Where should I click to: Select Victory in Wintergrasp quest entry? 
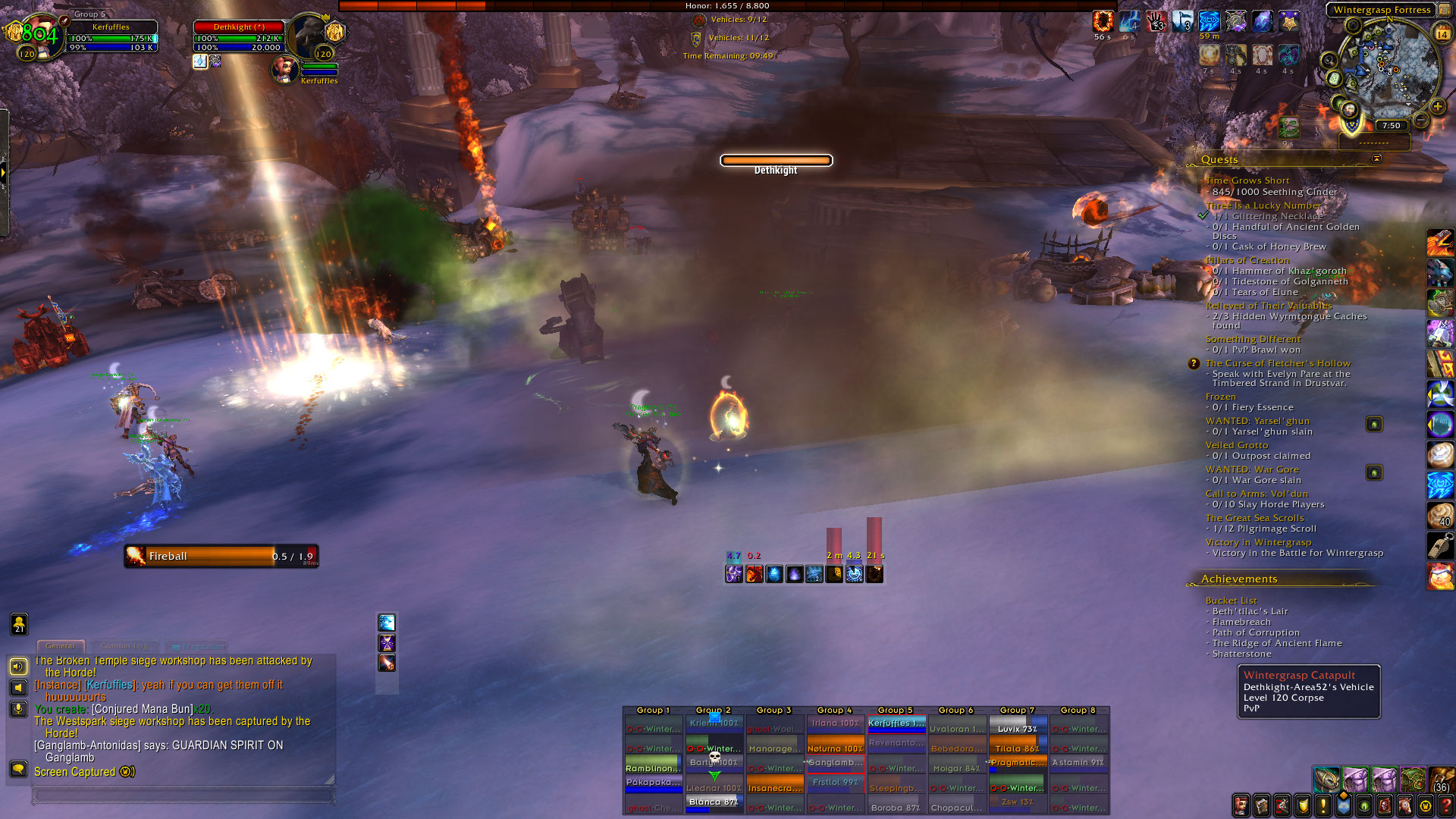(x=1258, y=542)
